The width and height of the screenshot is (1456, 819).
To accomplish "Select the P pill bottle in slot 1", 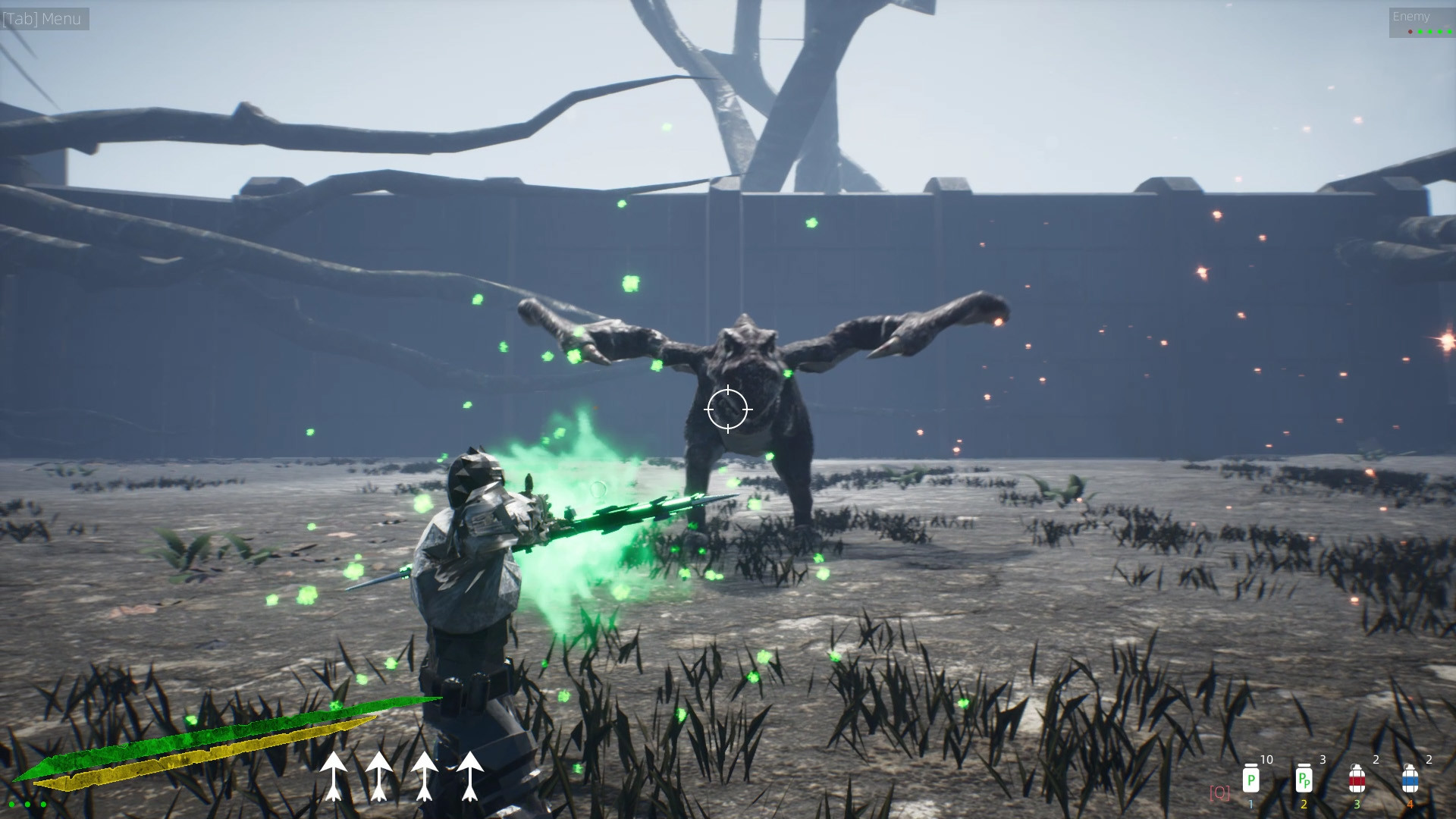I will pos(1251,780).
